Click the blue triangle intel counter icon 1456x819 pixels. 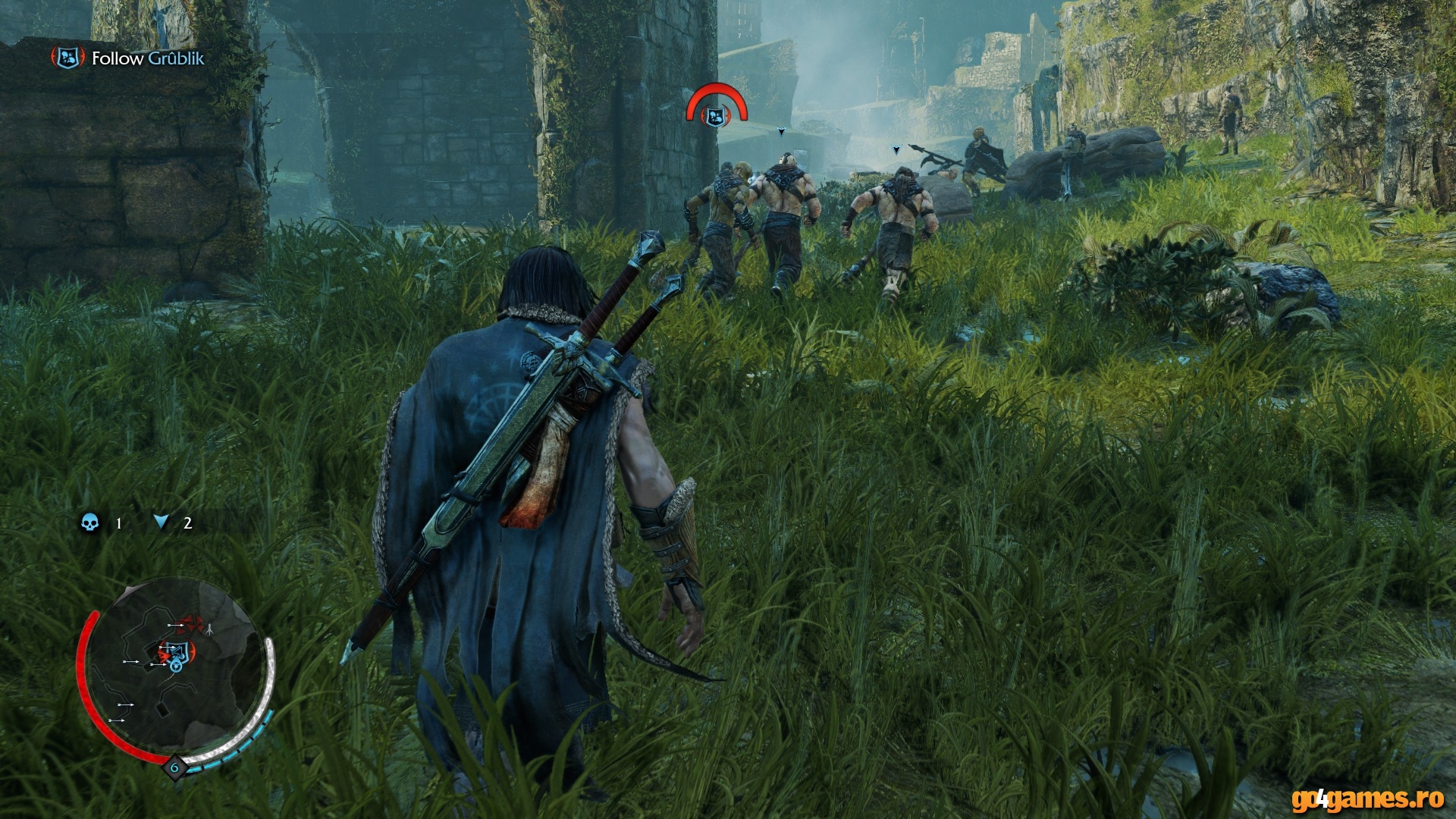click(x=160, y=522)
